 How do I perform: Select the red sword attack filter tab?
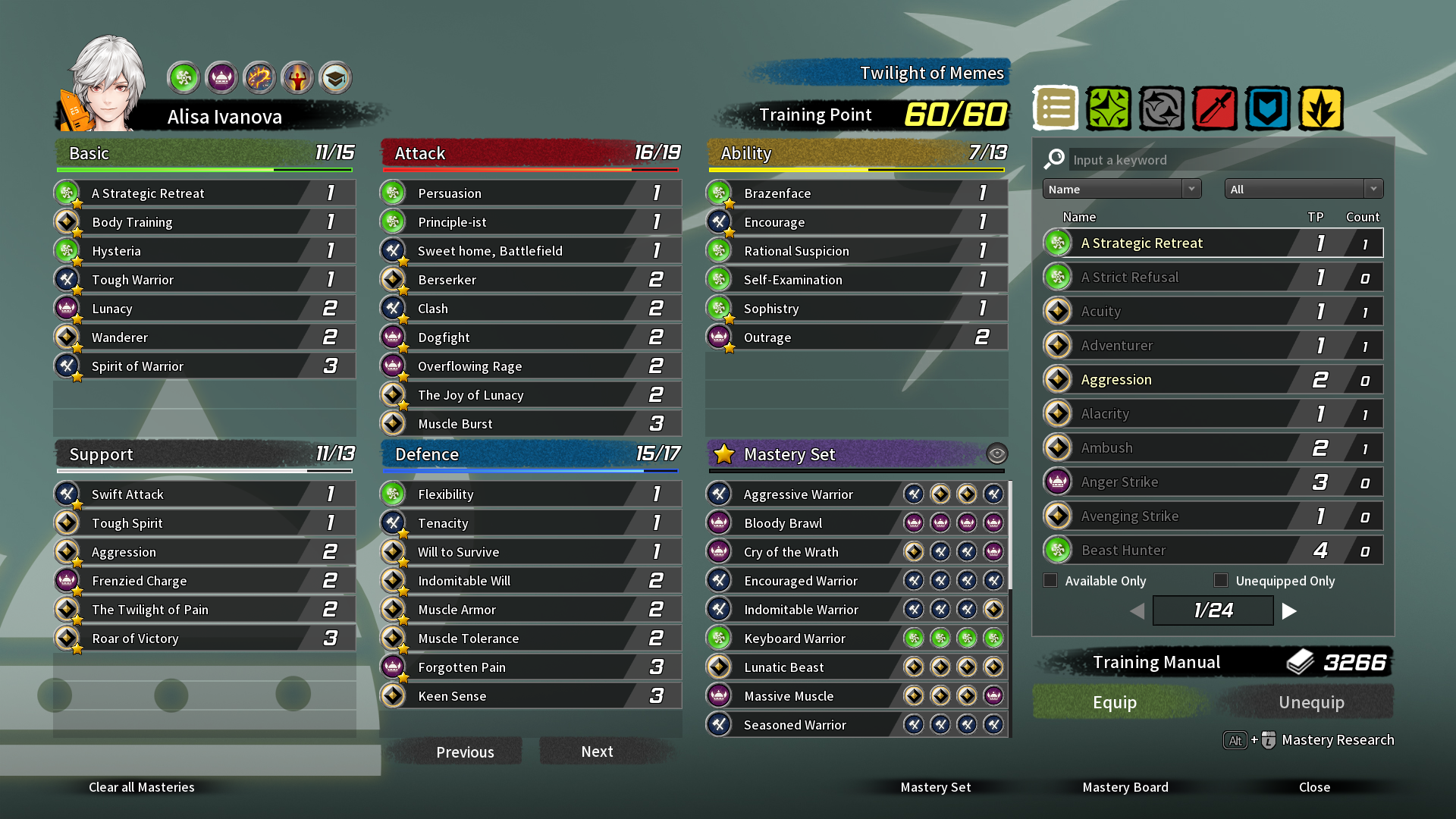click(x=1215, y=108)
